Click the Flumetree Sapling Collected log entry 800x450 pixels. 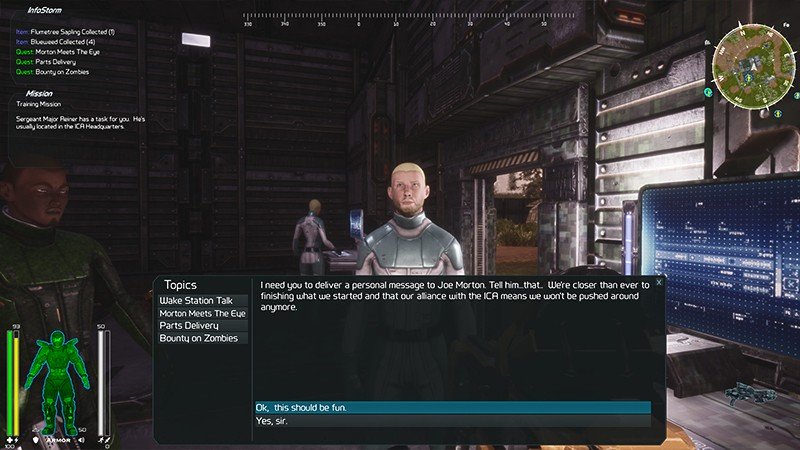coord(66,32)
